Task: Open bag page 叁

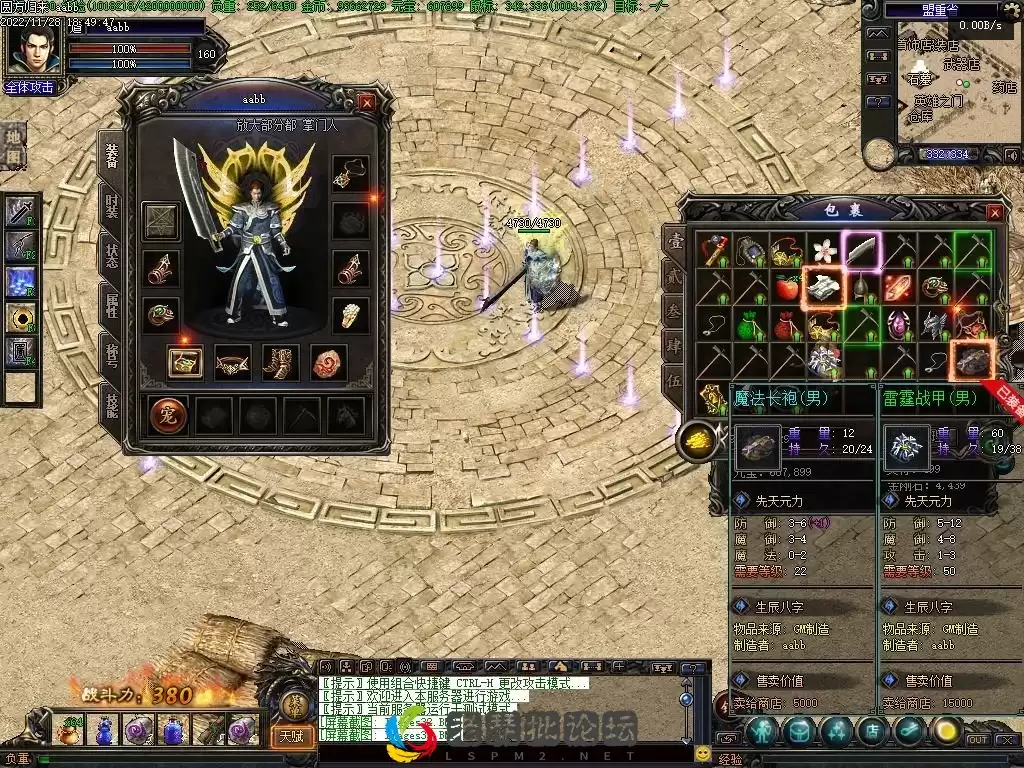Action: 676,311
